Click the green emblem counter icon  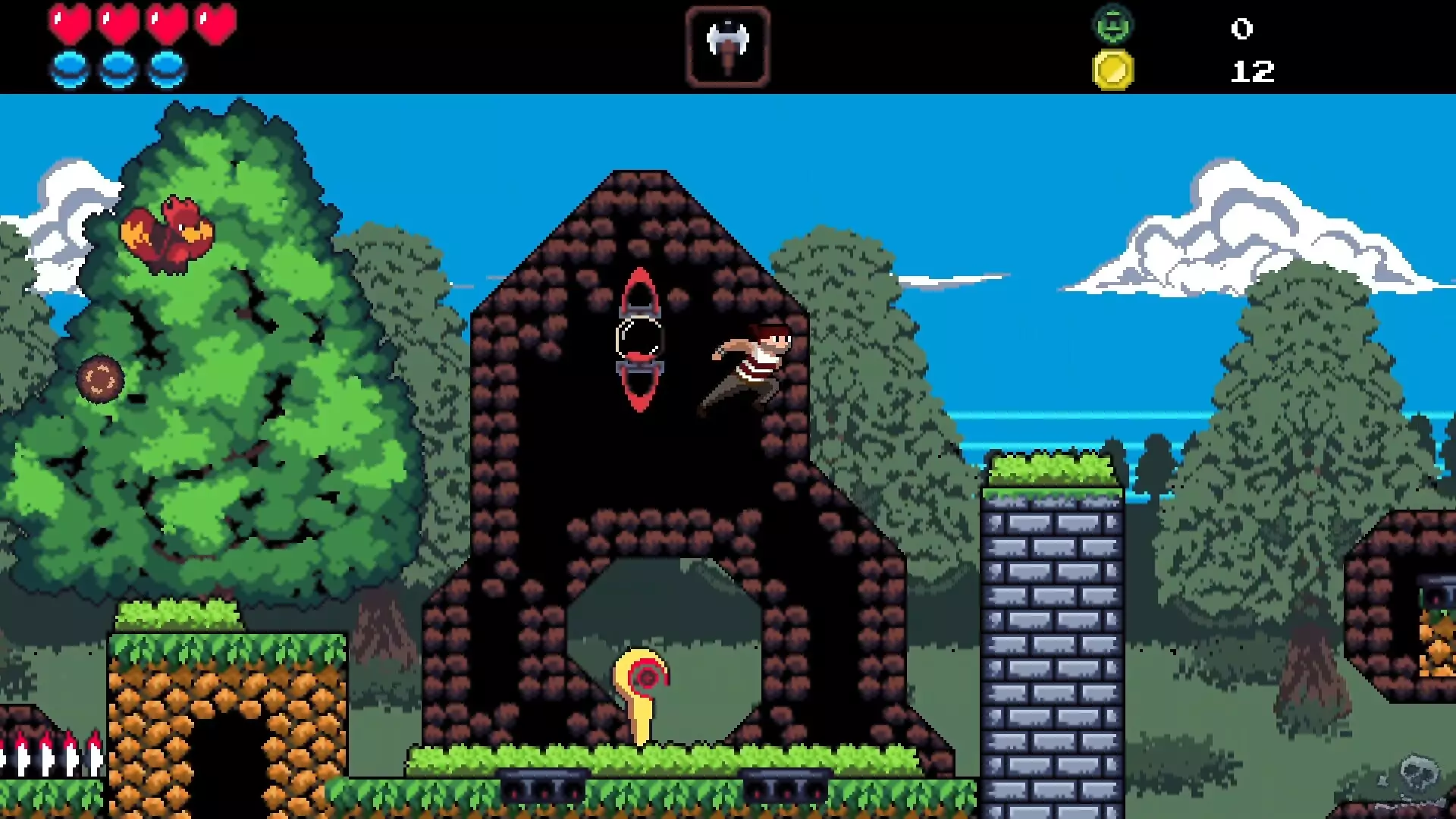[x=1112, y=24]
